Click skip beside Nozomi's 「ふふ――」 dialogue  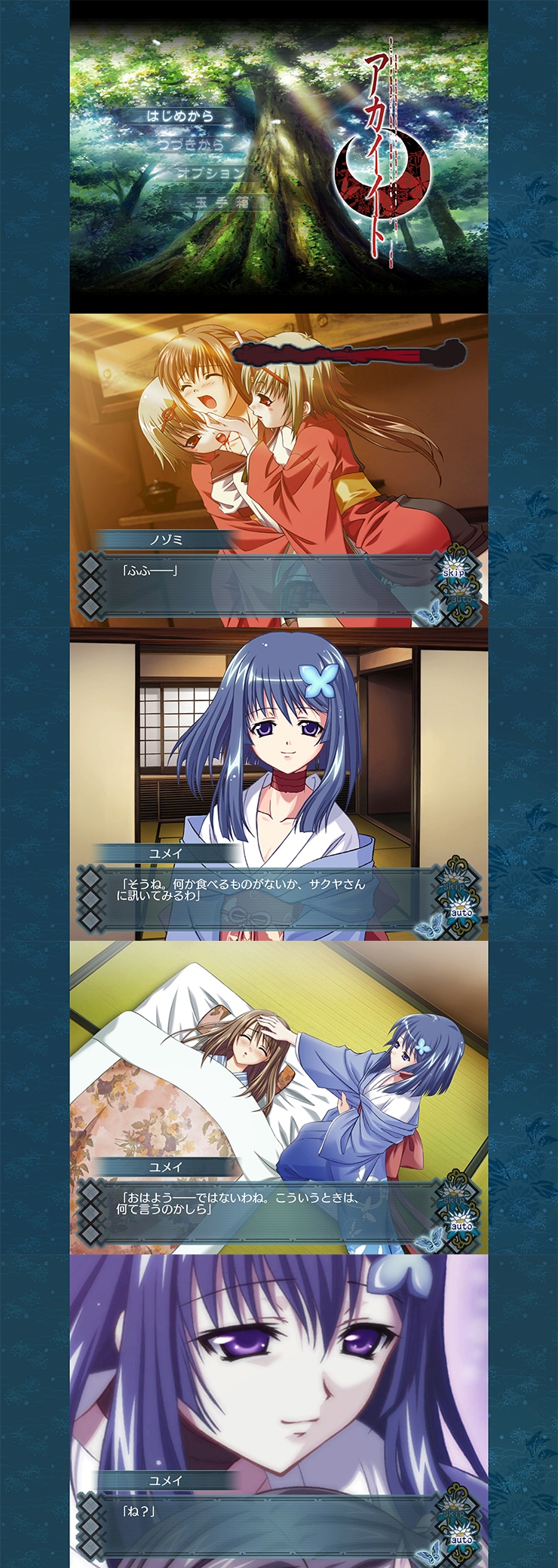453,572
